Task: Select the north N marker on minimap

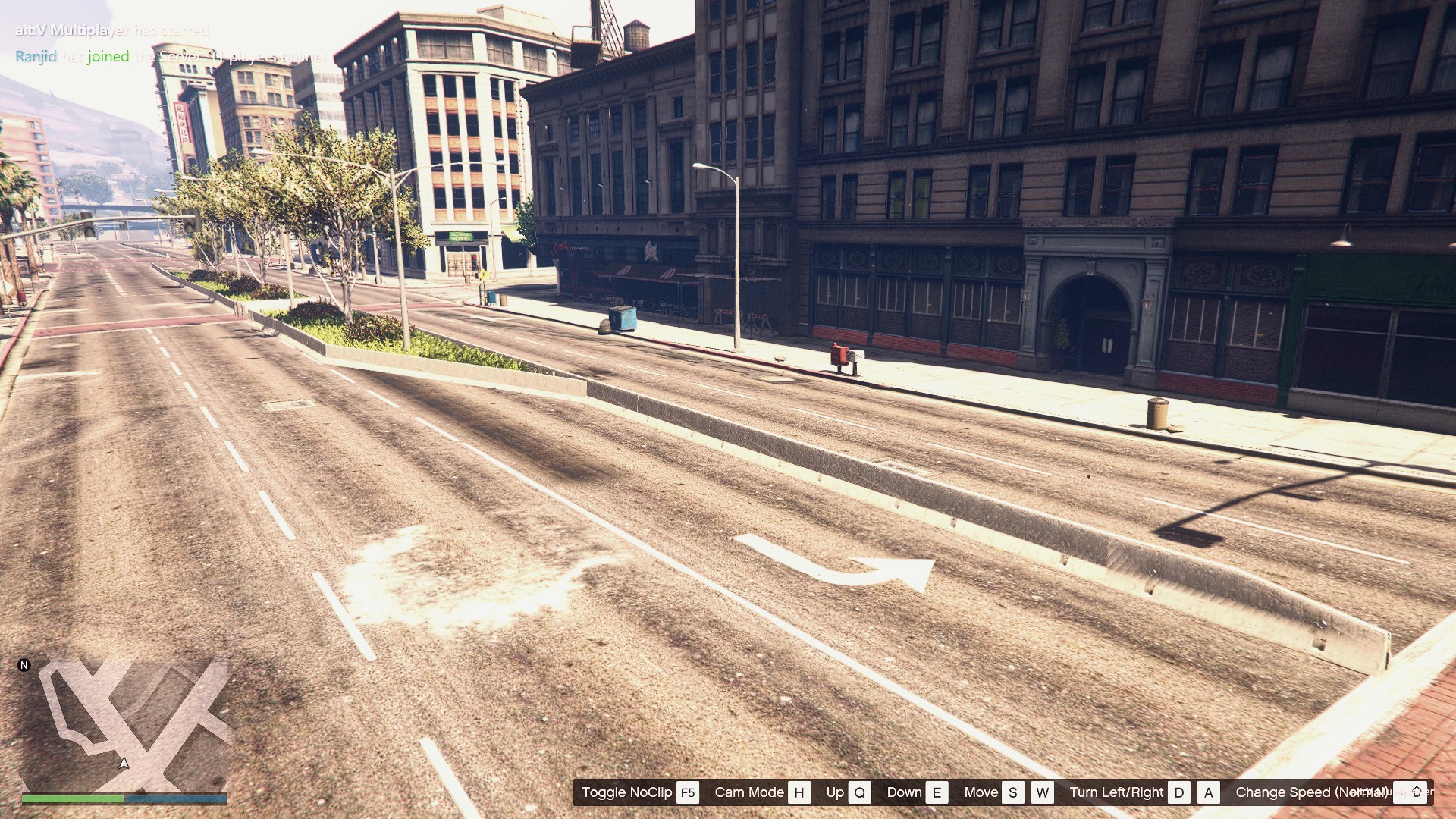Action: [24, 665]
